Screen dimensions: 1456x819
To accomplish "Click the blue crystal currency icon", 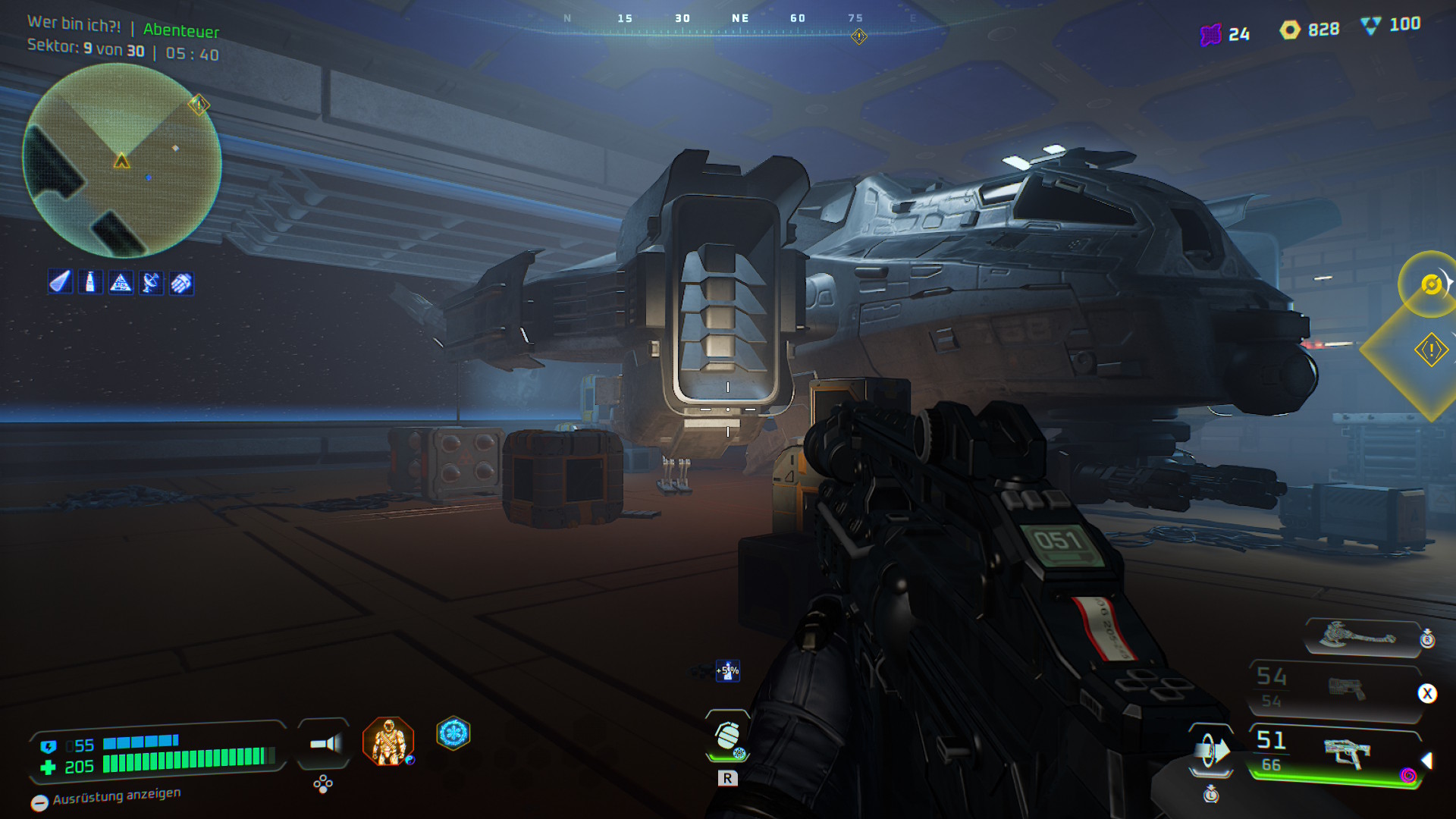I will pyautogui.click(x=1370, y=26).
